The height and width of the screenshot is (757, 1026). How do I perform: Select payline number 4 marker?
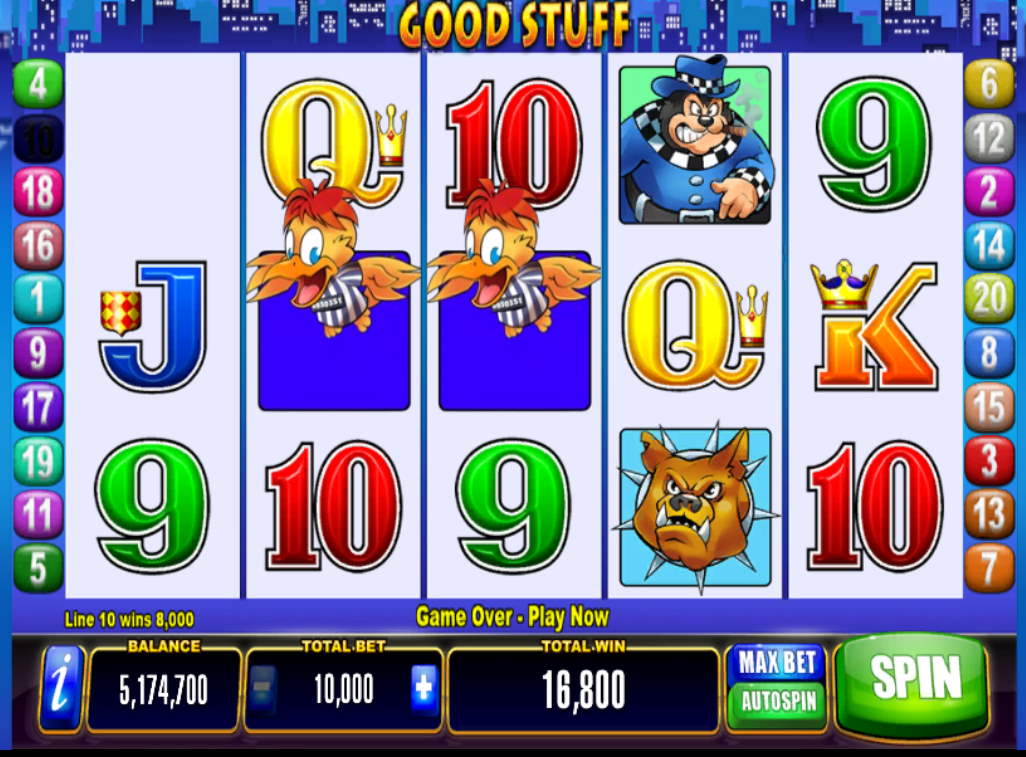pyautogui.click(x=38, y=85)
